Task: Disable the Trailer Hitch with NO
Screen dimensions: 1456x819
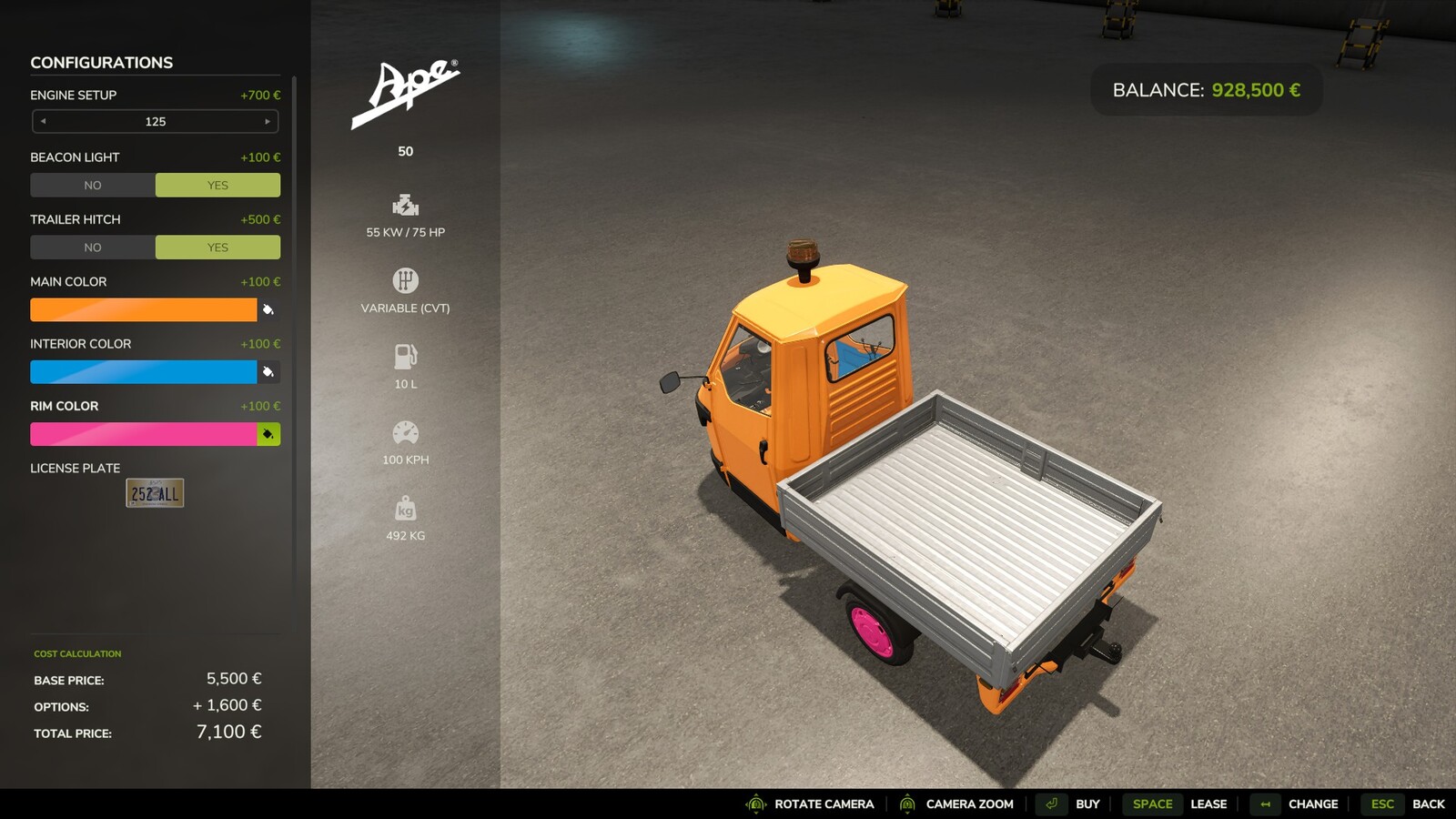Action: click(x=92, y=247)
